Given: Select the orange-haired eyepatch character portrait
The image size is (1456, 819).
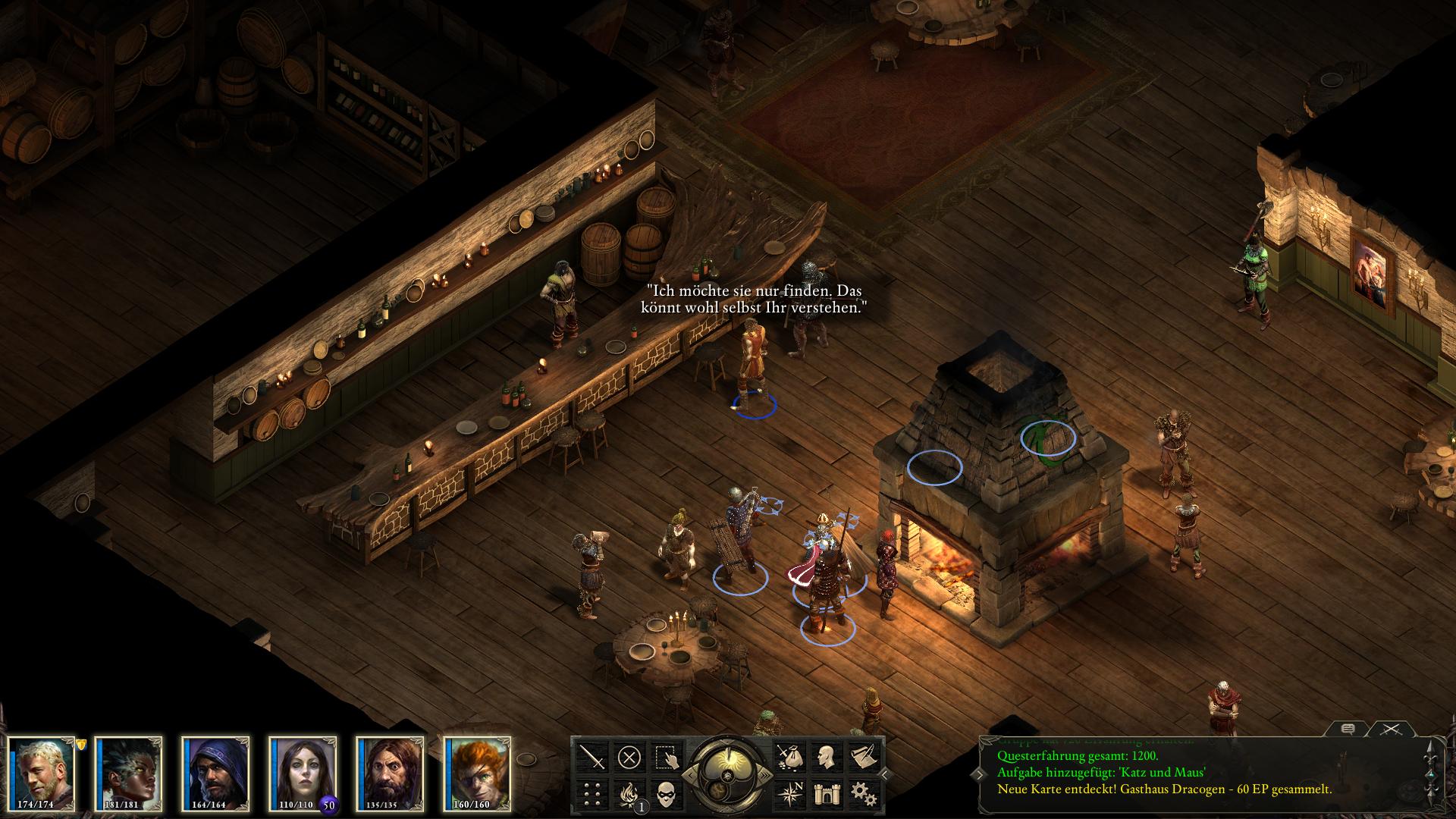Looking at the screenshot, I should pos(479,773).
